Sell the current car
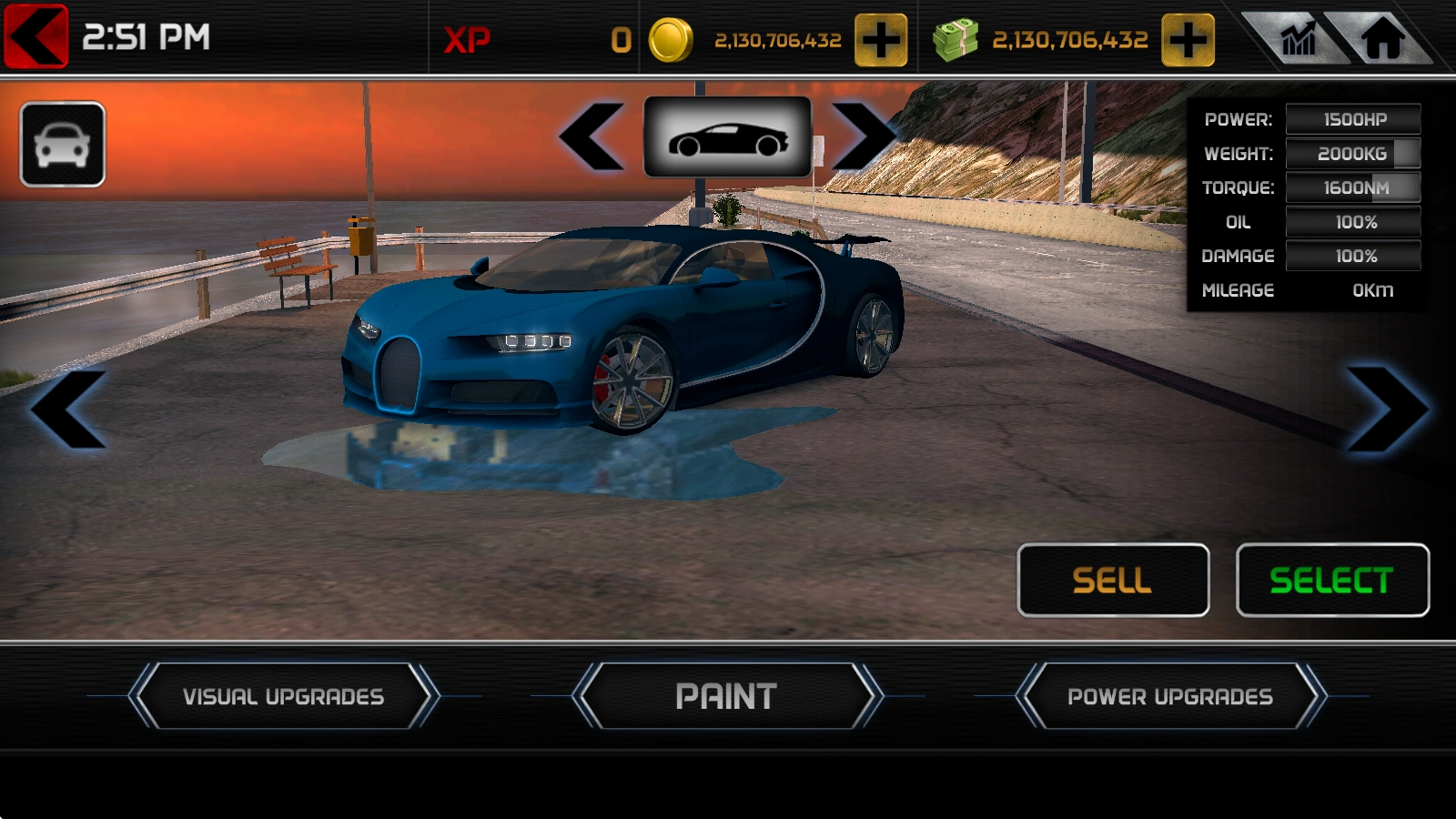1456x819 pixels. 1113,581
